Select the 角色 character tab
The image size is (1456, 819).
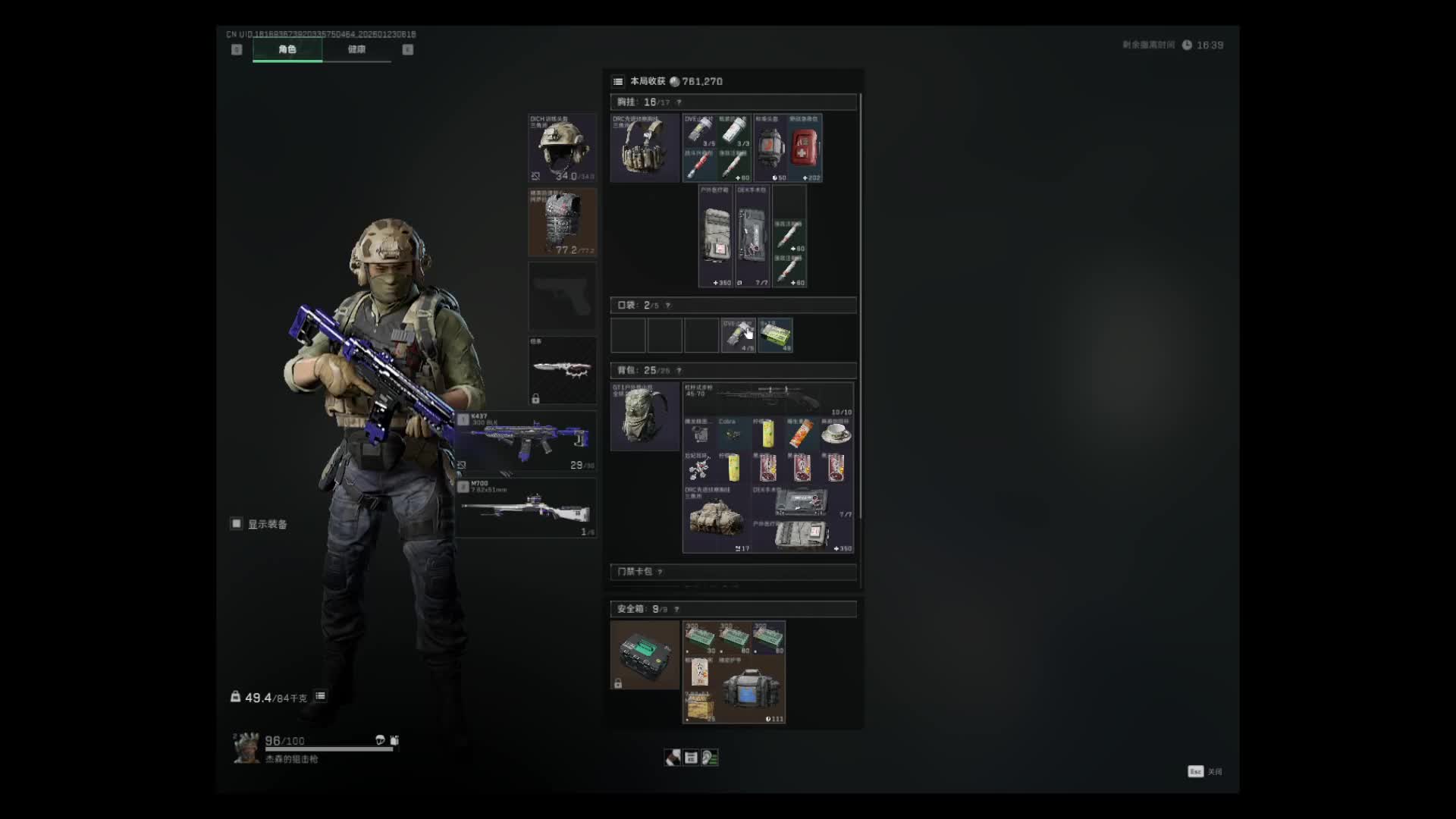pyautogui.click(x=287, y=49)
